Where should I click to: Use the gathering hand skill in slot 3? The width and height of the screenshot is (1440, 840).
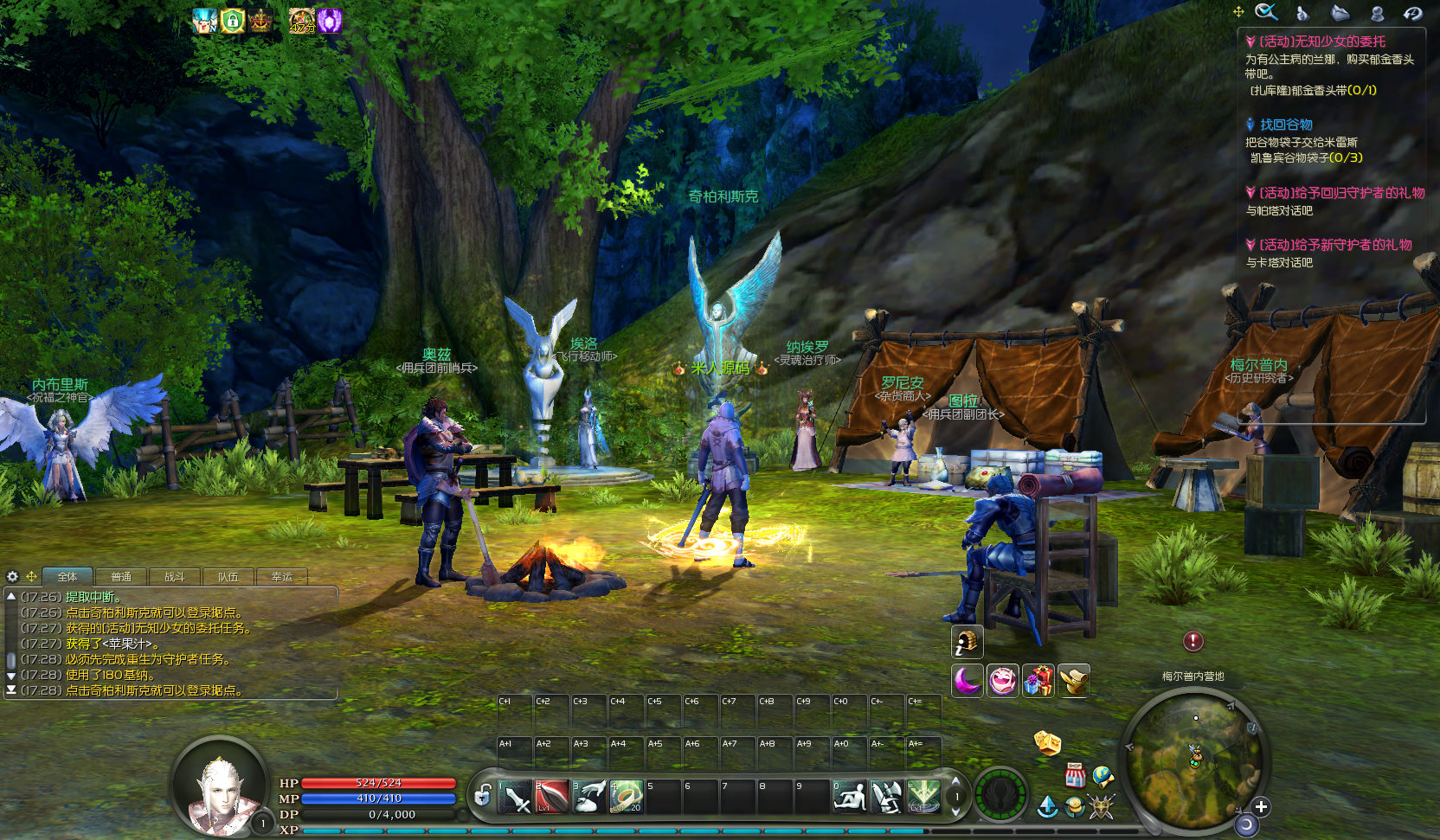pyautogui.click(x=589, y=797)
